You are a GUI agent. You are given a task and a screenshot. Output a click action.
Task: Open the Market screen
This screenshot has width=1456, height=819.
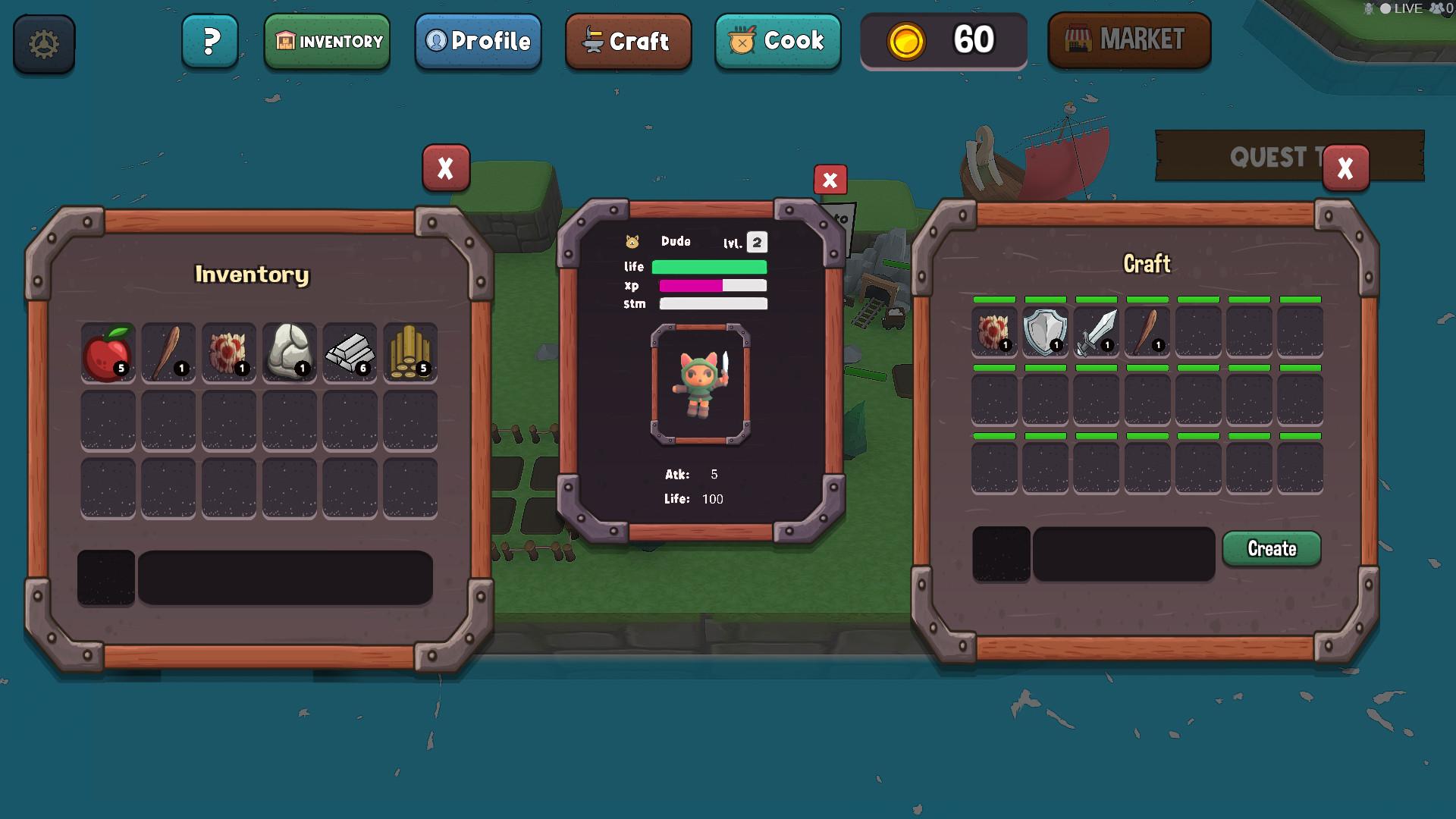[1128, 40]
